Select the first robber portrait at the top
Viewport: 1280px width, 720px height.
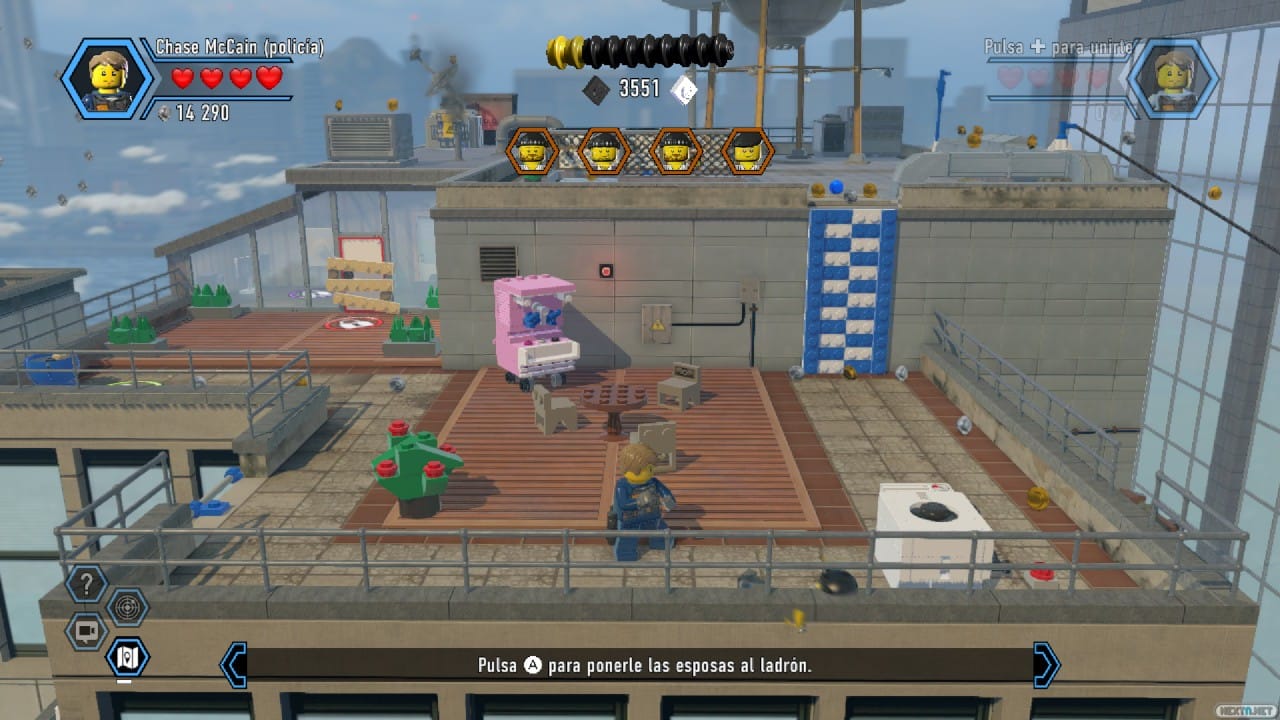click(531, 152)
